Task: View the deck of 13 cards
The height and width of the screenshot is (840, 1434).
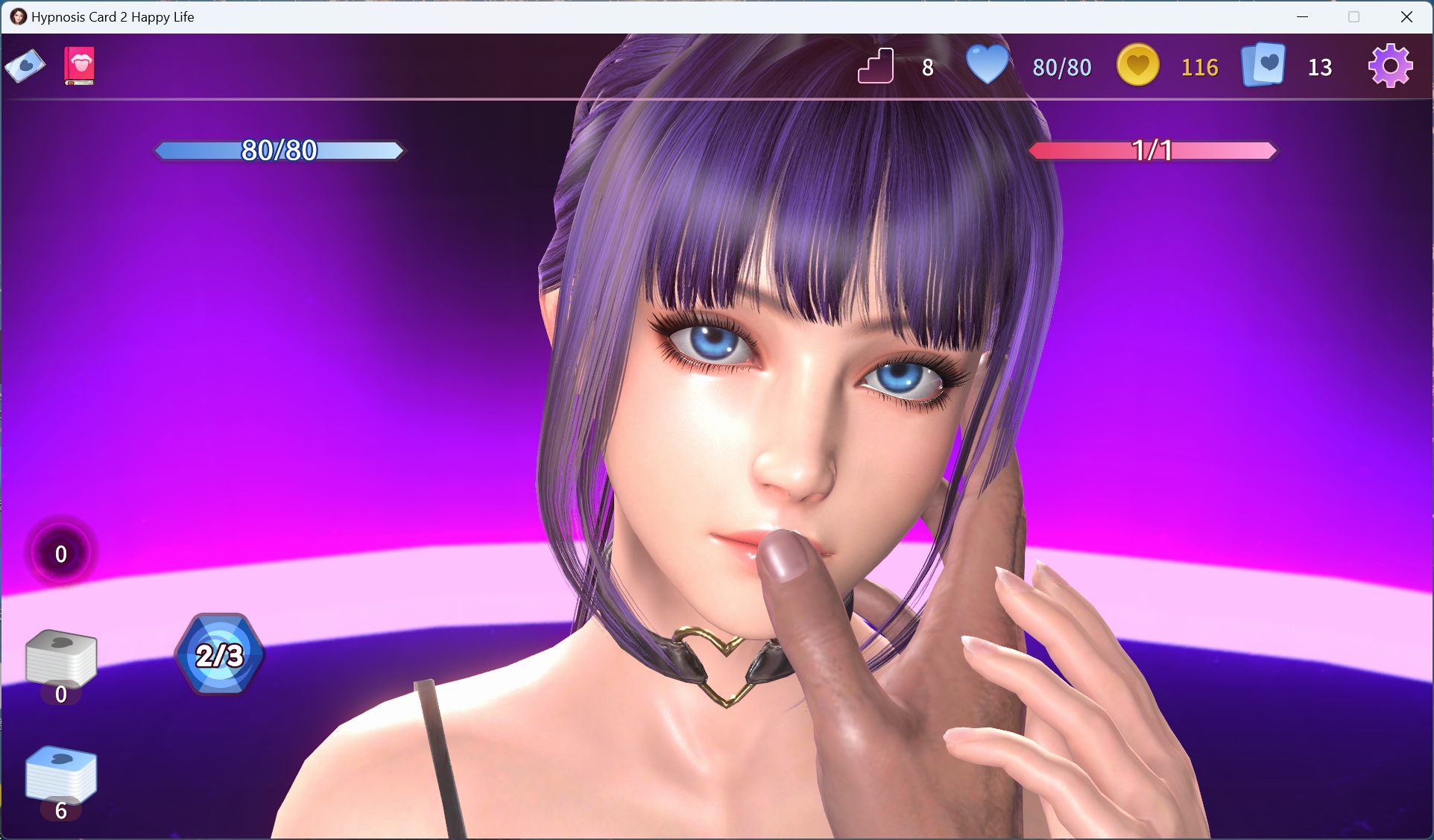Action: [1263, 66]
